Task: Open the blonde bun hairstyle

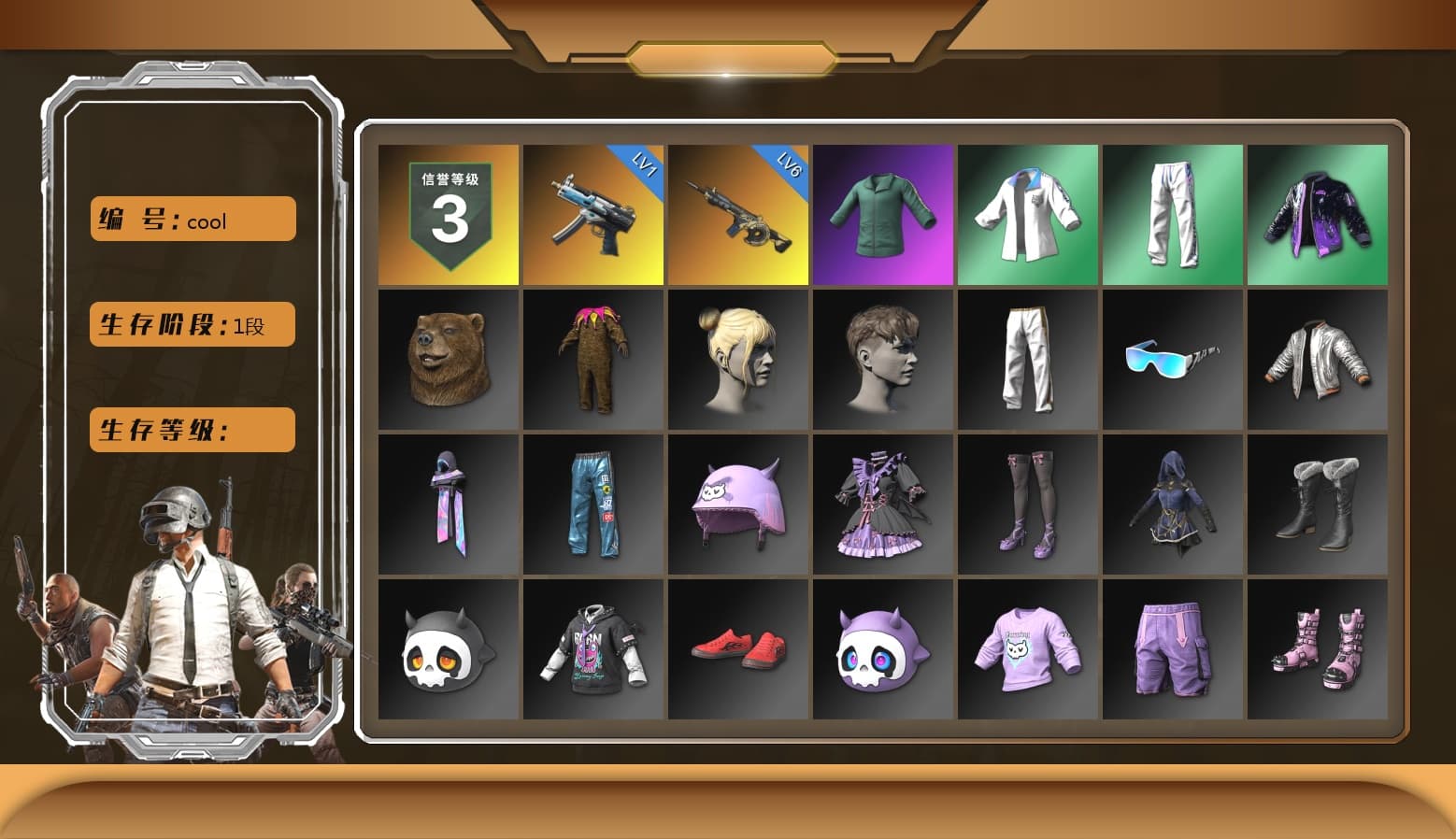Action: click(x=737, y=358)
